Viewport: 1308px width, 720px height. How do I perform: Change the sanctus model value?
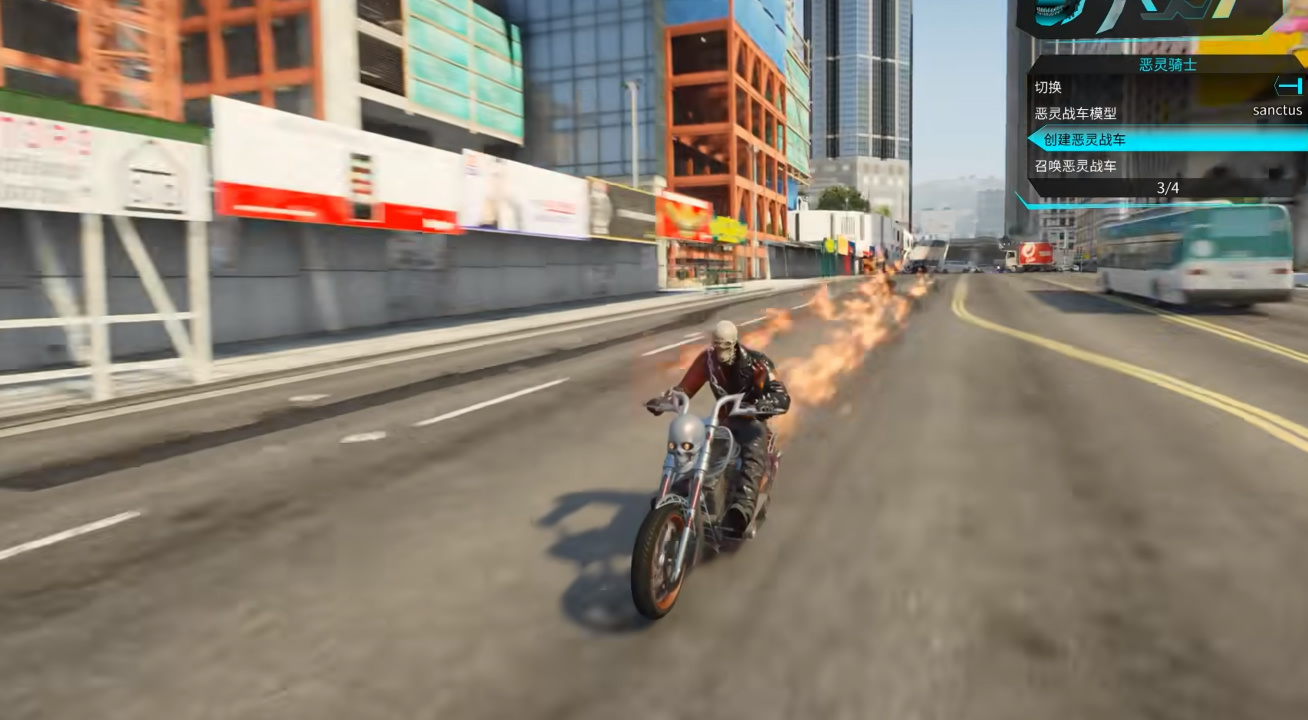click(1277, 110)
